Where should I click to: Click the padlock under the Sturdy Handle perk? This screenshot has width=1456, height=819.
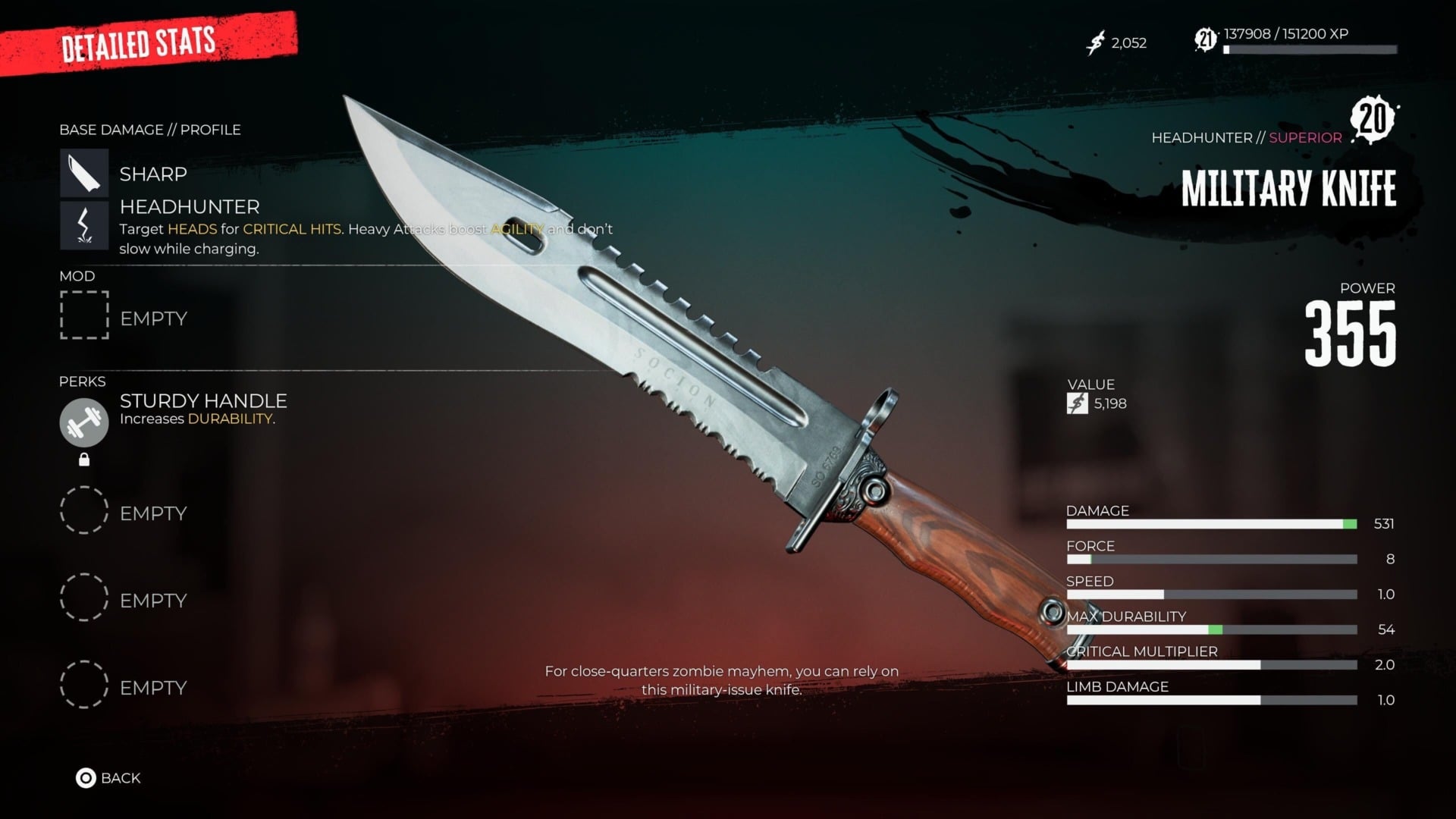(83, 458)
